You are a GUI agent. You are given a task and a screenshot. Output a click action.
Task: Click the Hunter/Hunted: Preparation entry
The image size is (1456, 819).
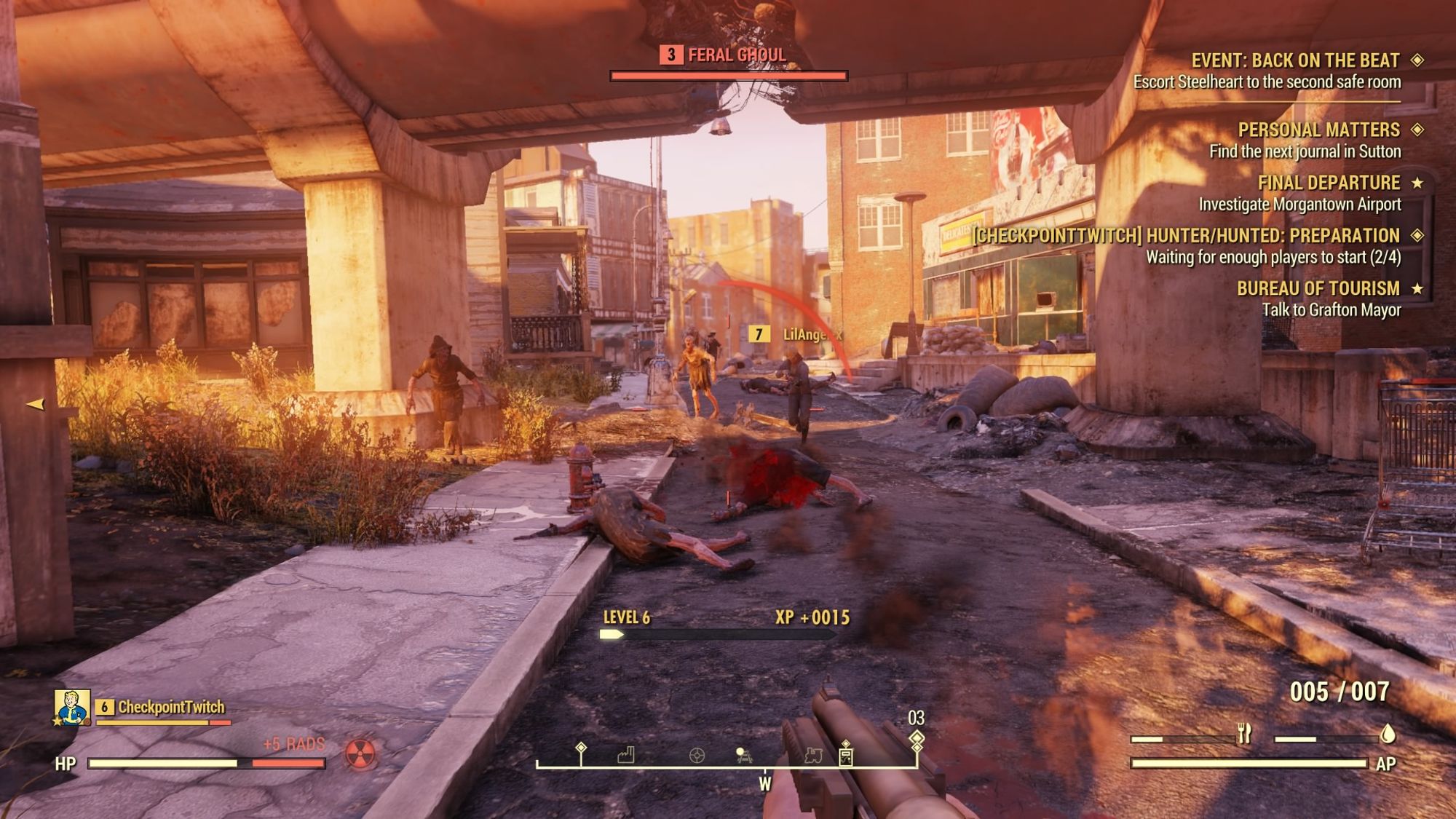1187,236
